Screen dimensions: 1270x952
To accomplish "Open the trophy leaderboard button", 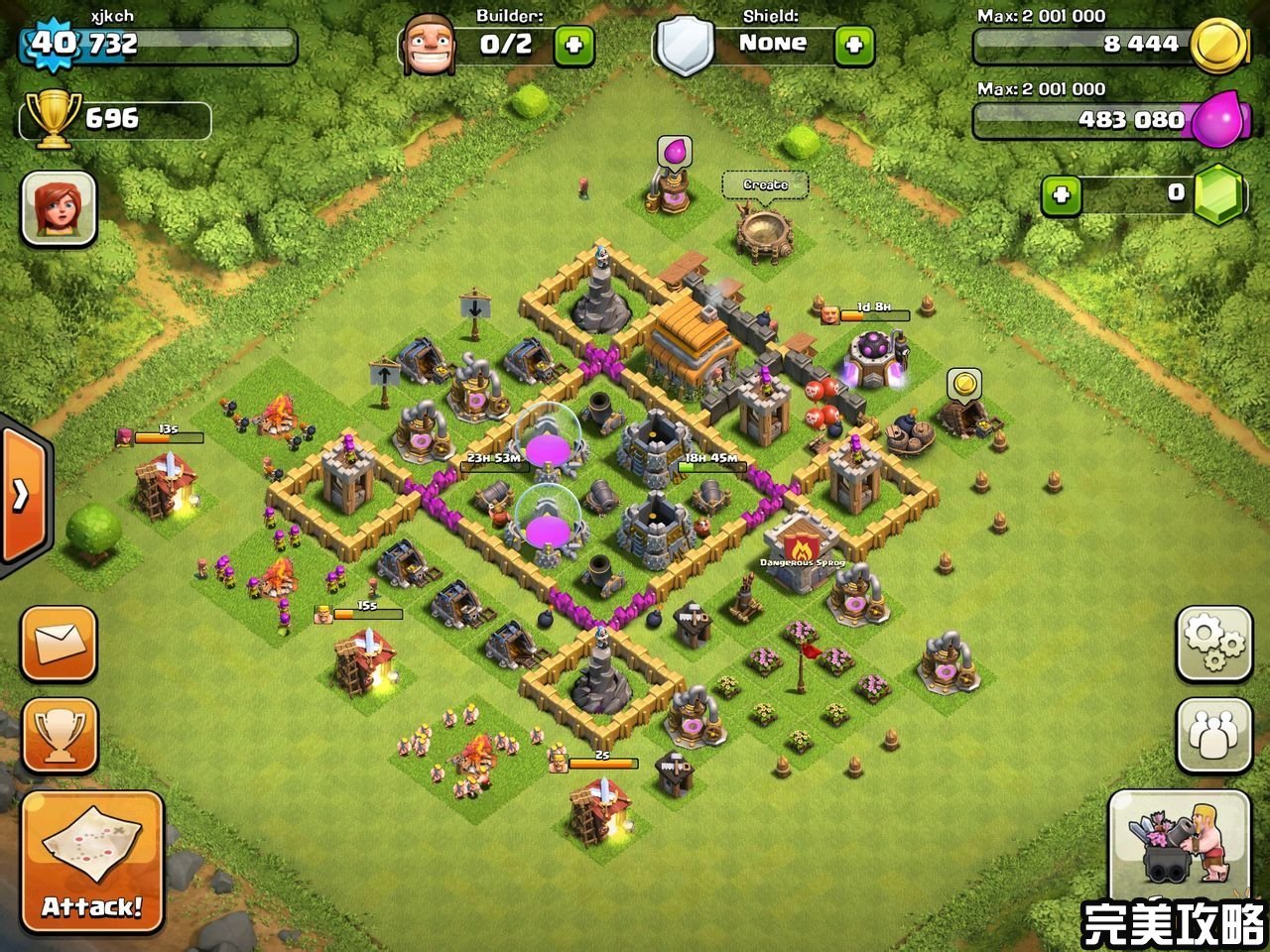I will point(60,735).
